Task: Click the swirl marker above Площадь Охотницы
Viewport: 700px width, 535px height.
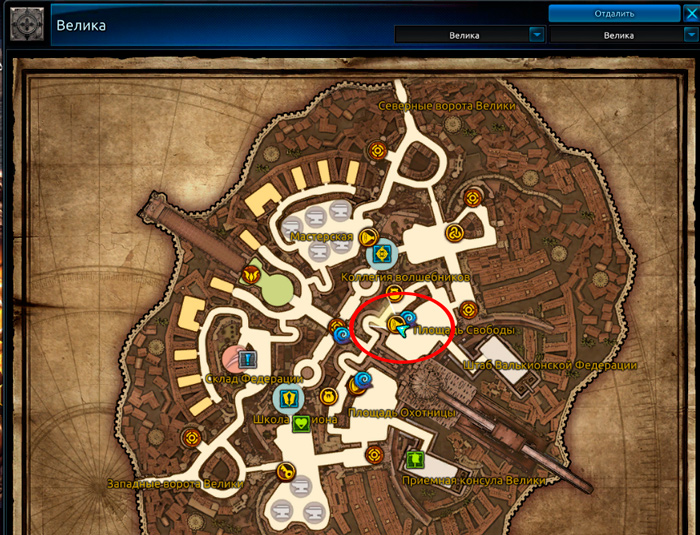Action: (362, 380)
